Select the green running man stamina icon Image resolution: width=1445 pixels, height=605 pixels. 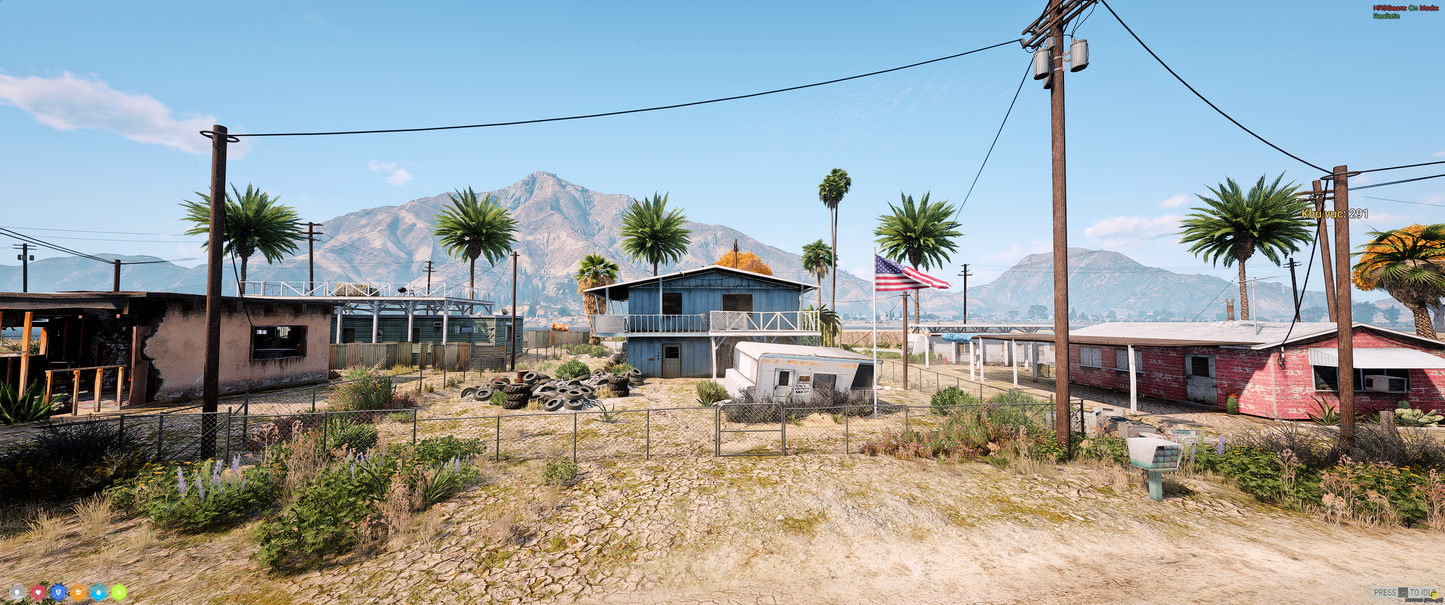tap(118, 592)
